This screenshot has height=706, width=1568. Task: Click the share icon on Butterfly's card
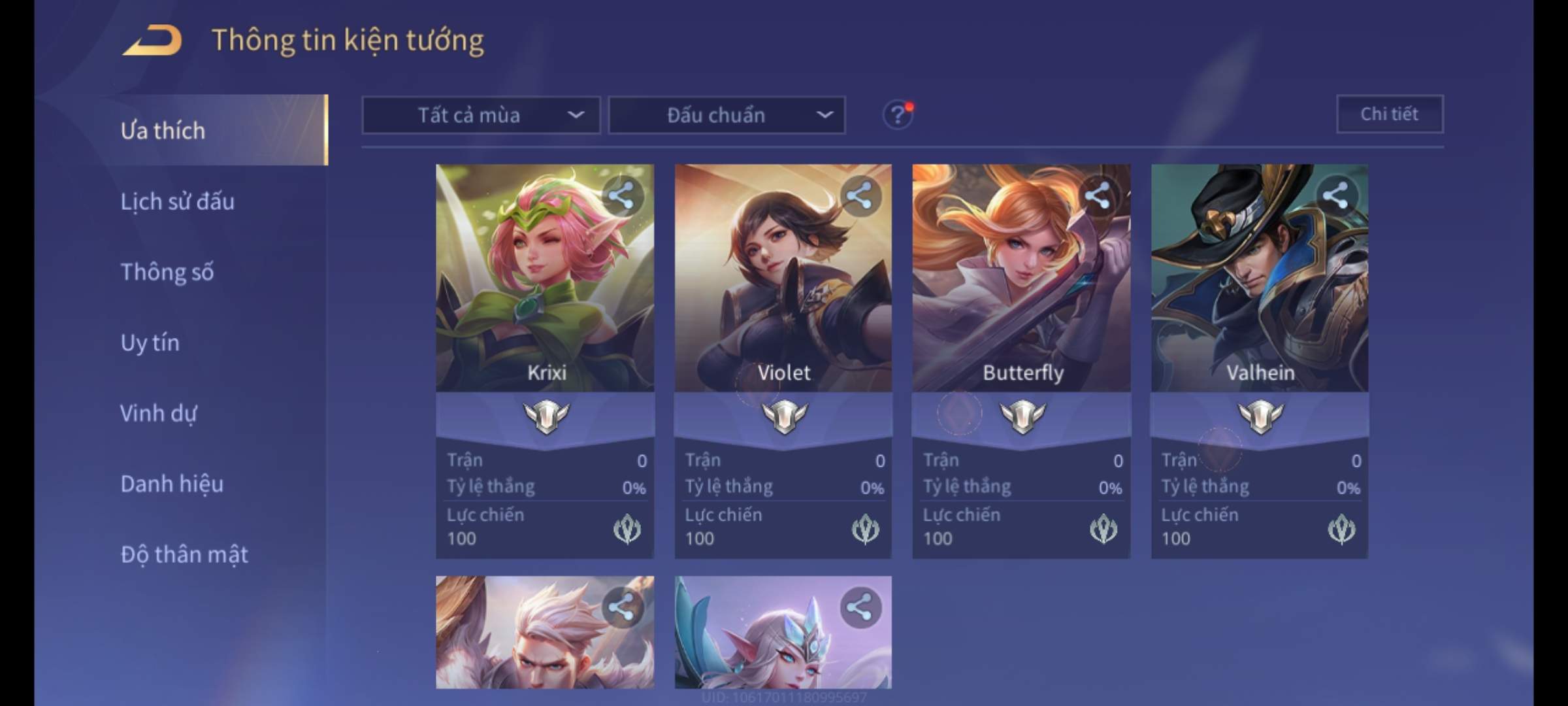[1098, 195]
